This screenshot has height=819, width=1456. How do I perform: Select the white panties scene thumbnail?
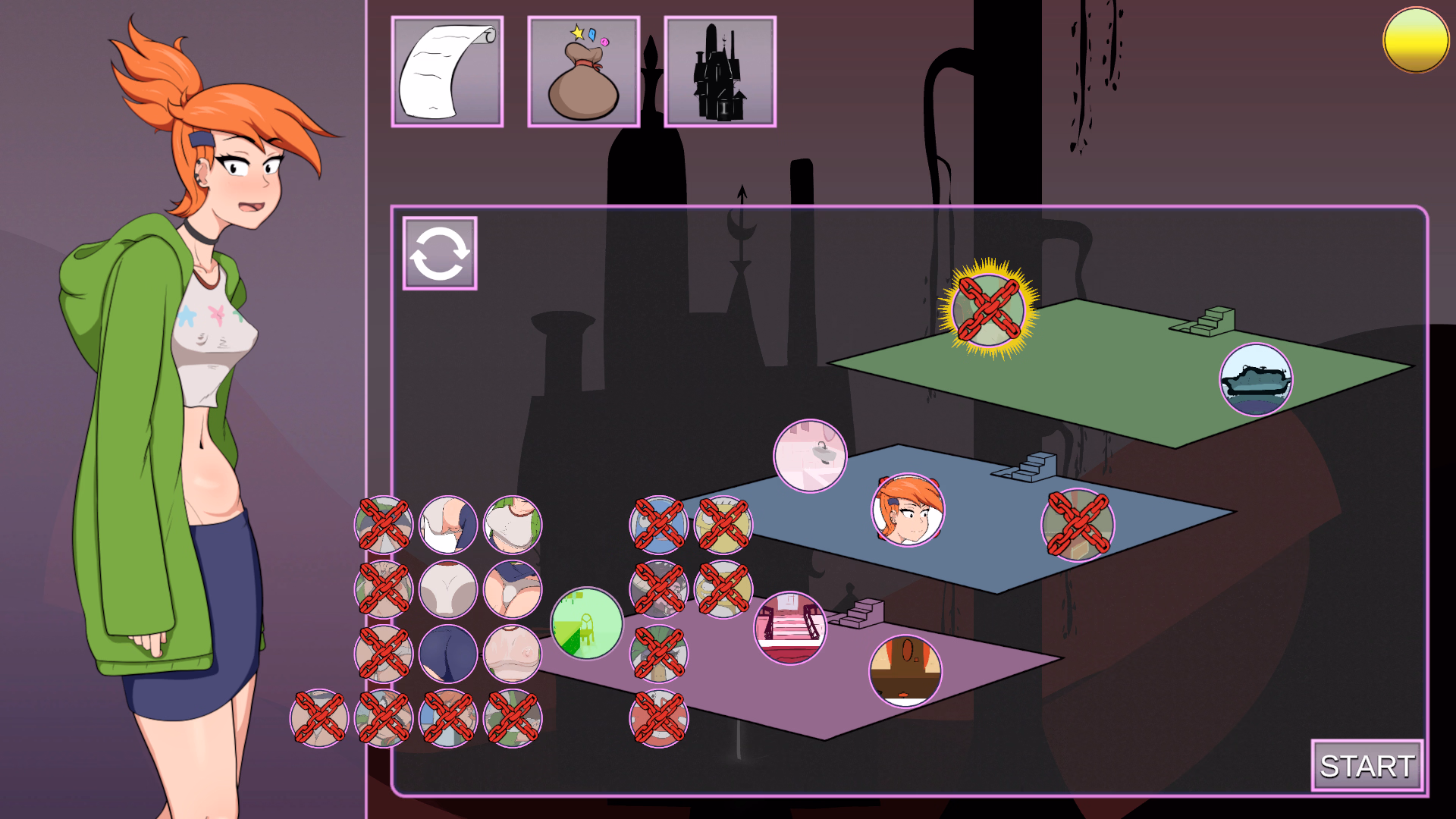447,588
